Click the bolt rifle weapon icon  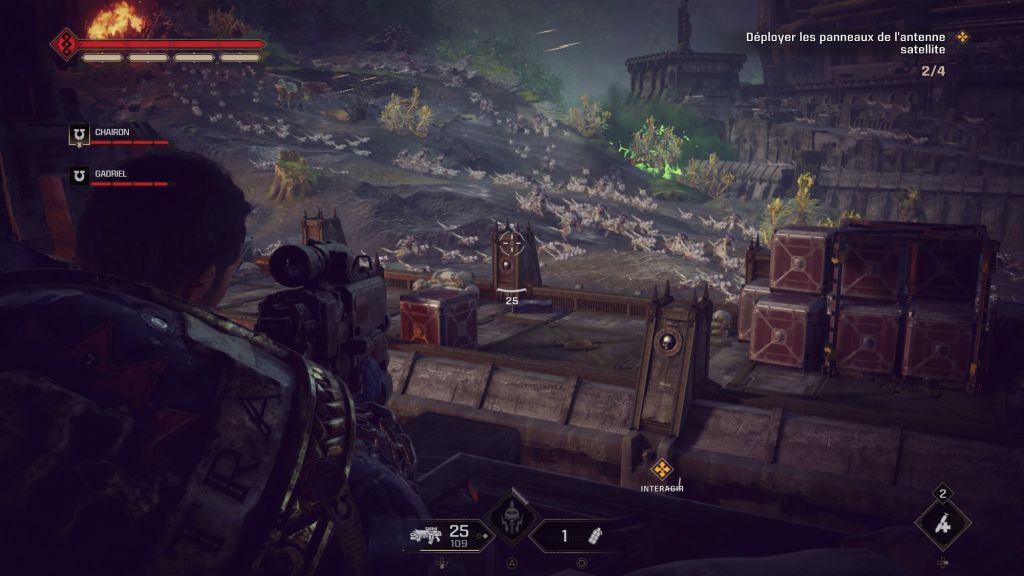click(x=427, y=535)
